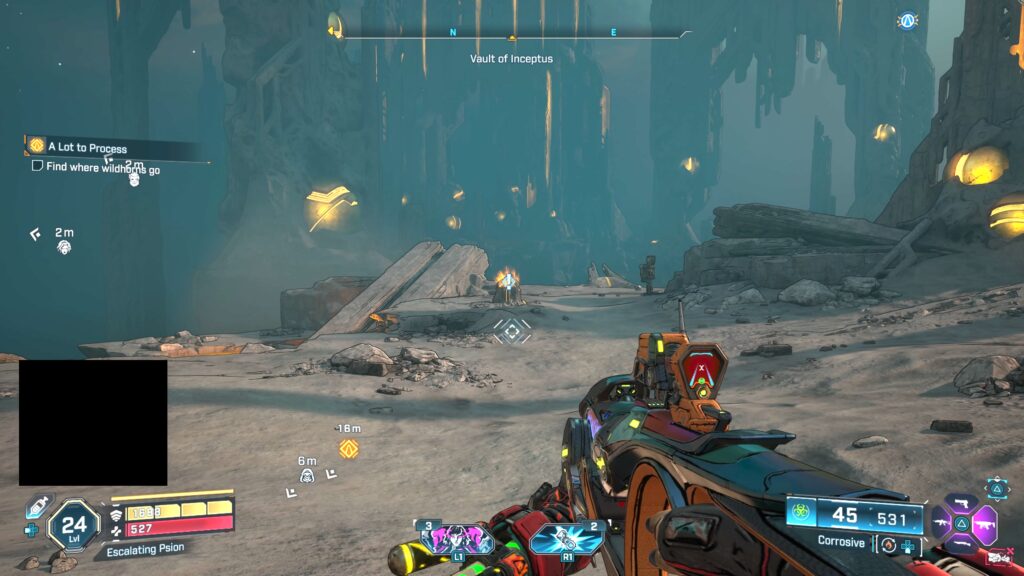
Task: Click the level 24 character badge
Action: (74, 524)
